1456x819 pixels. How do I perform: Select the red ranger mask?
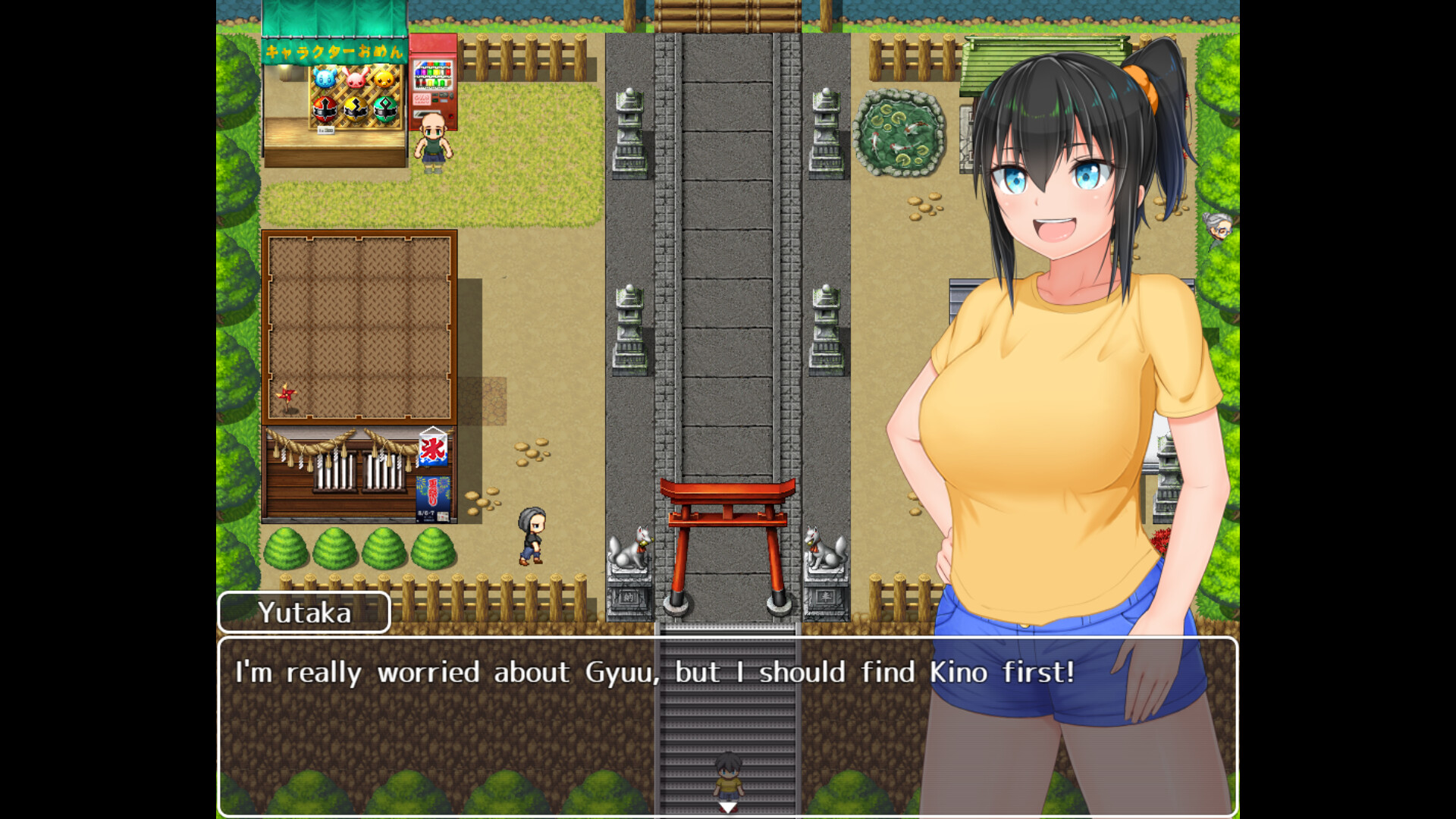[324, 108]
